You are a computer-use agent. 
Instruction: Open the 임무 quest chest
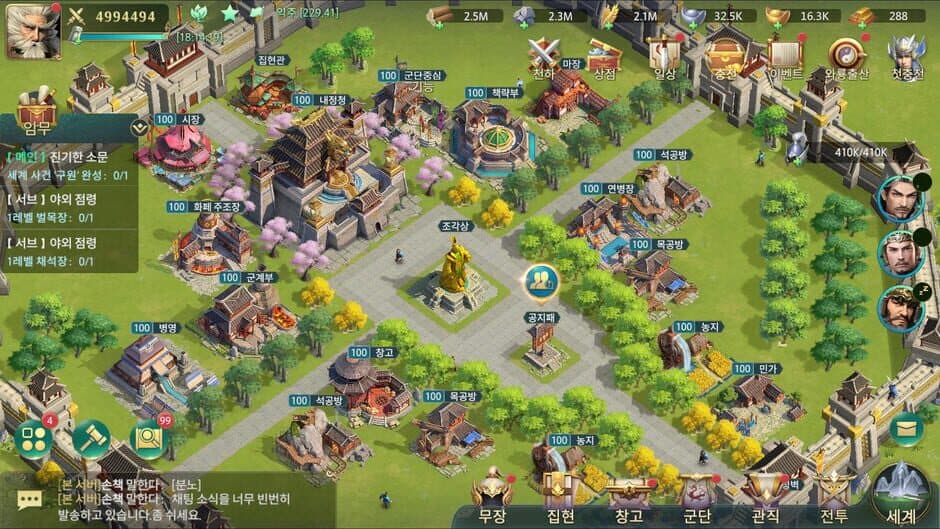(x=36, y=108)
